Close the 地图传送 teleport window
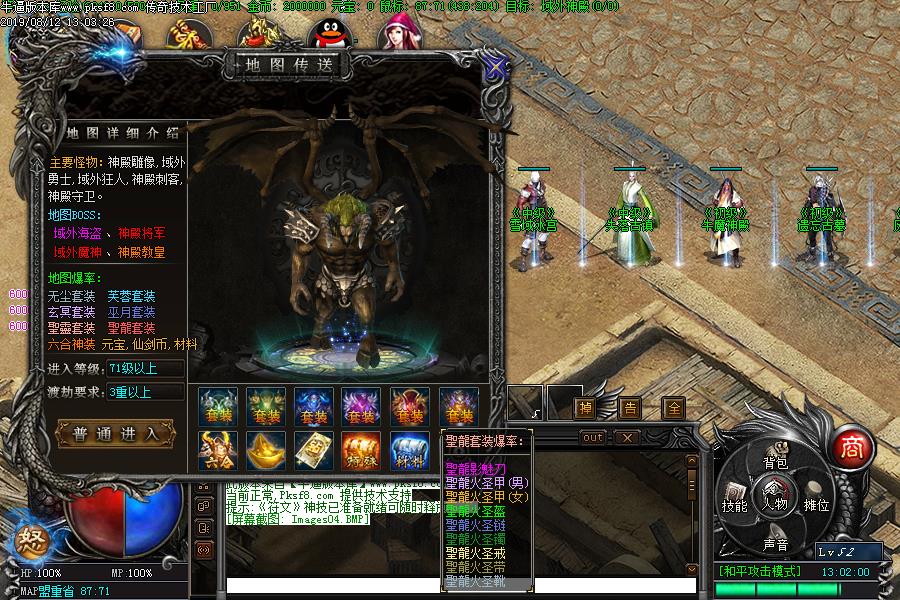 pos(494,68)
